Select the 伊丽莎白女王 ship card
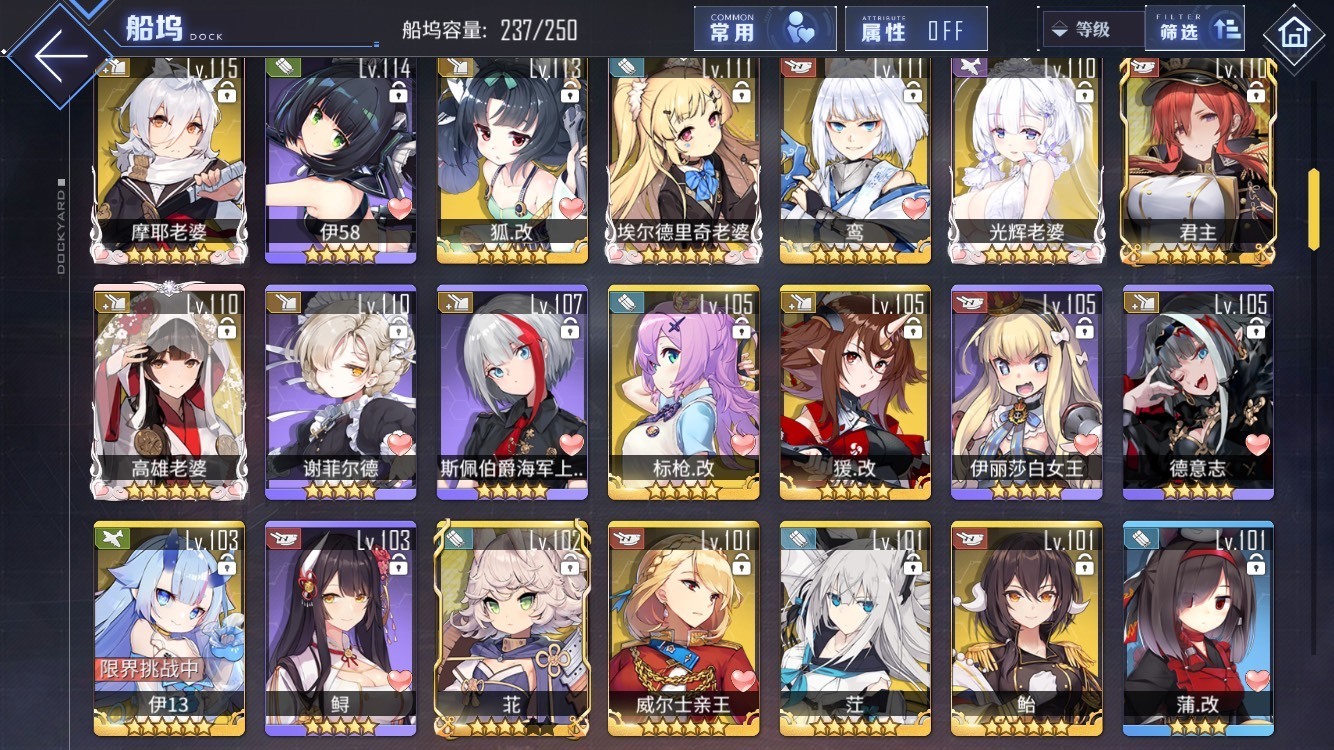1334x750 pixels. pyautogui.click(x=1027, y=392)
